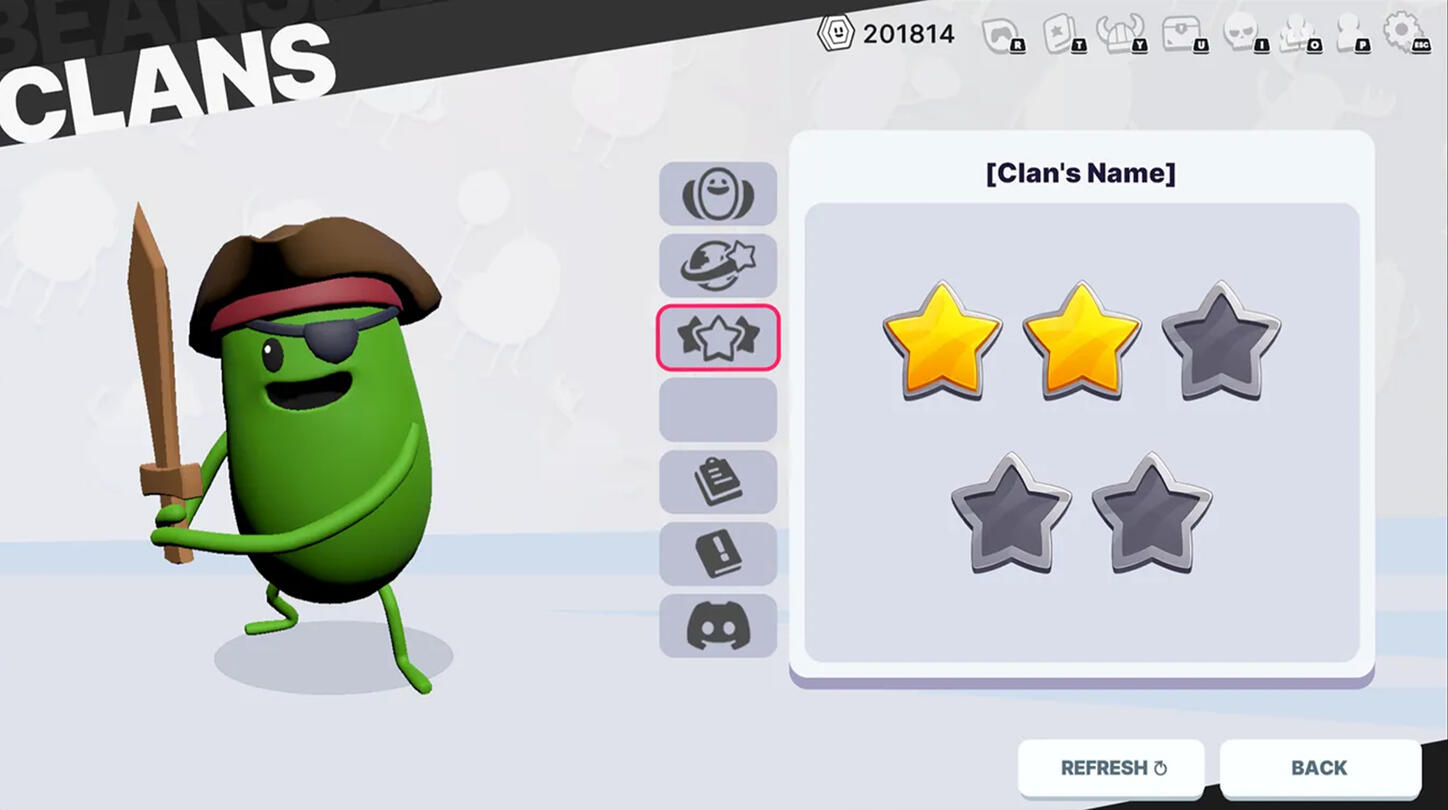Choose the blank tab in the side column
Screen dimensions: 1448x810
click(x=718, y=409)
